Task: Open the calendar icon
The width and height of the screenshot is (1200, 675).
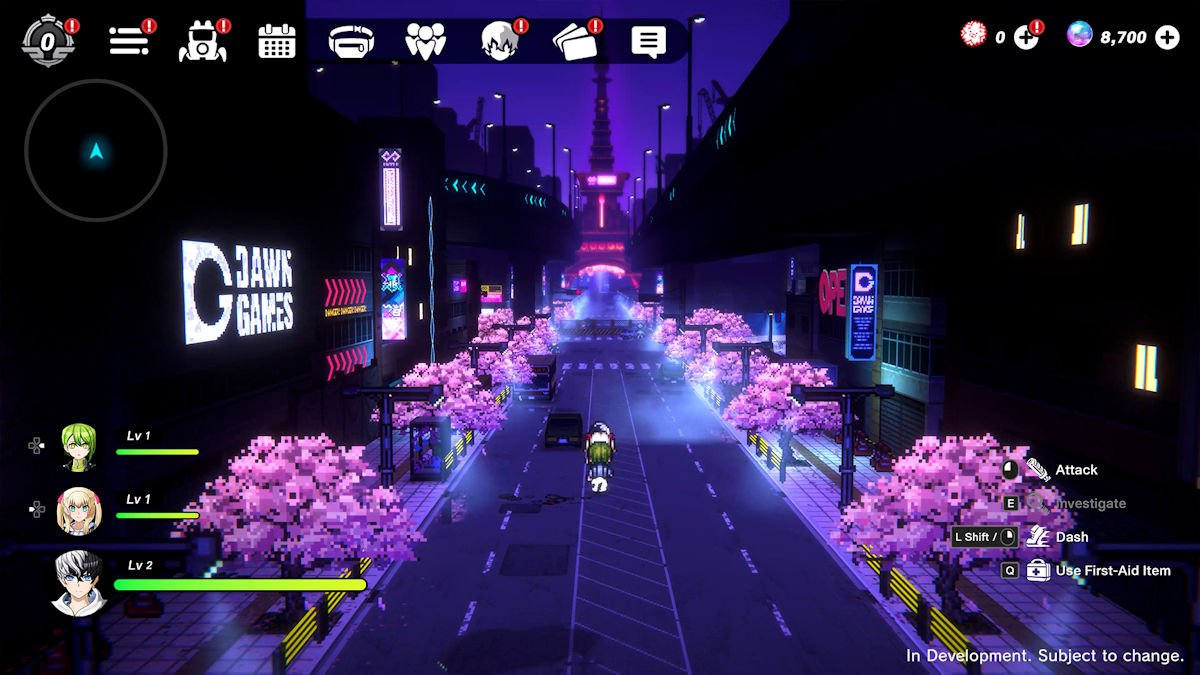Action: tap(277, 41)
